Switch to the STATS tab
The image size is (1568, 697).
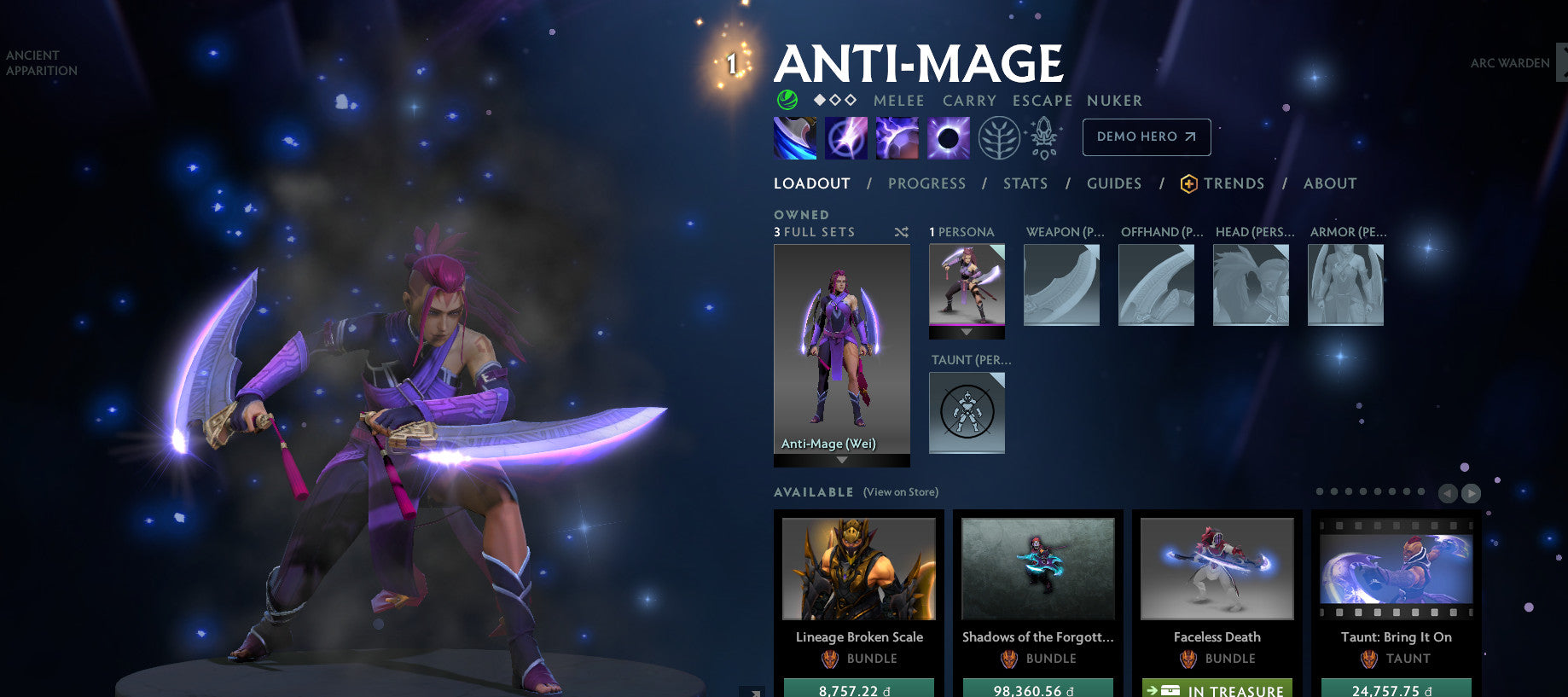point(1025,183)
